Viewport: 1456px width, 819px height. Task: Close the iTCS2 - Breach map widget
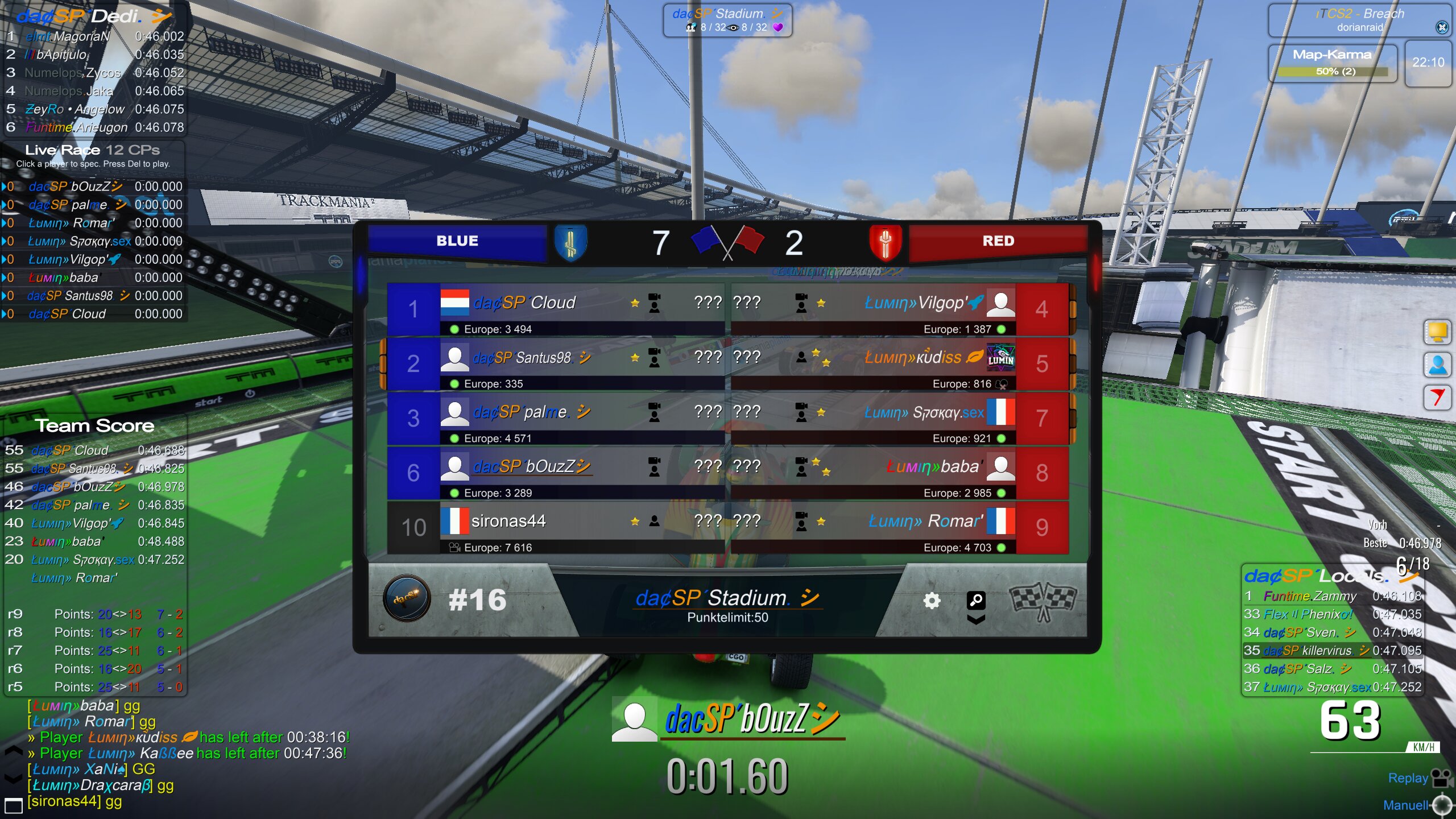click(1442, 27)
